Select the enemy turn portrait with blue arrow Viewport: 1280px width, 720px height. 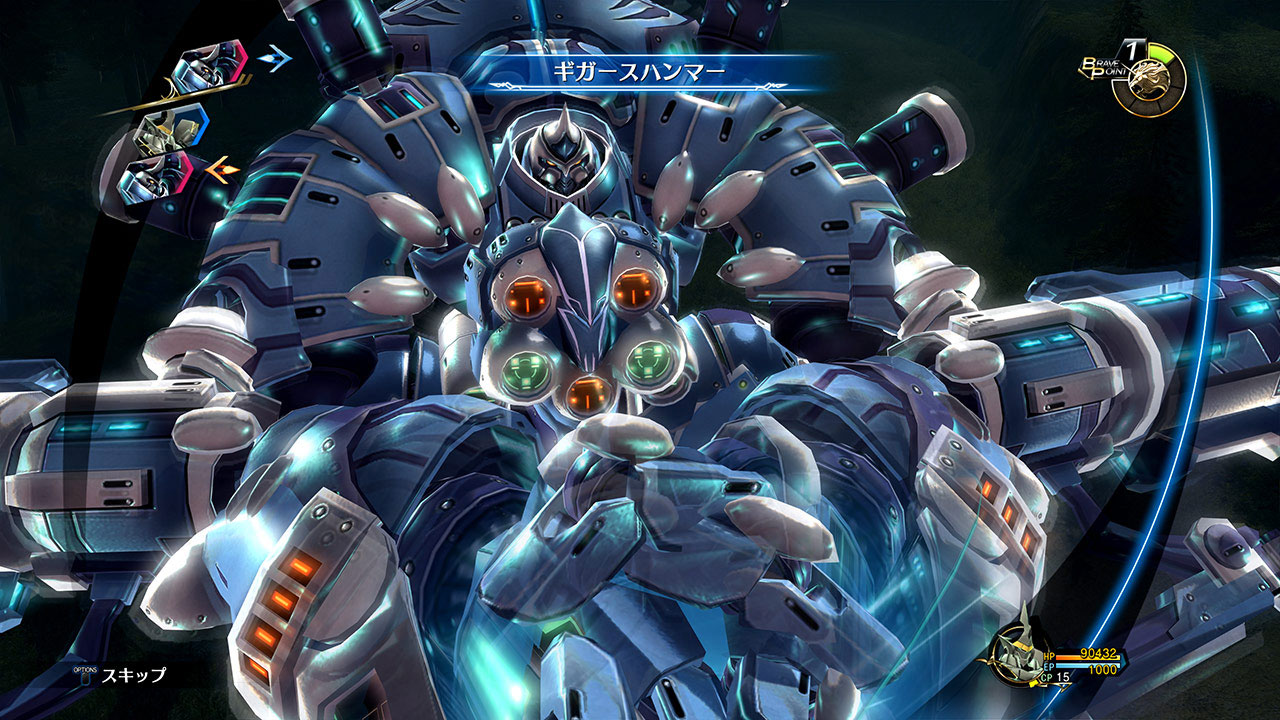pyautogui.click(x=211, y=67)
